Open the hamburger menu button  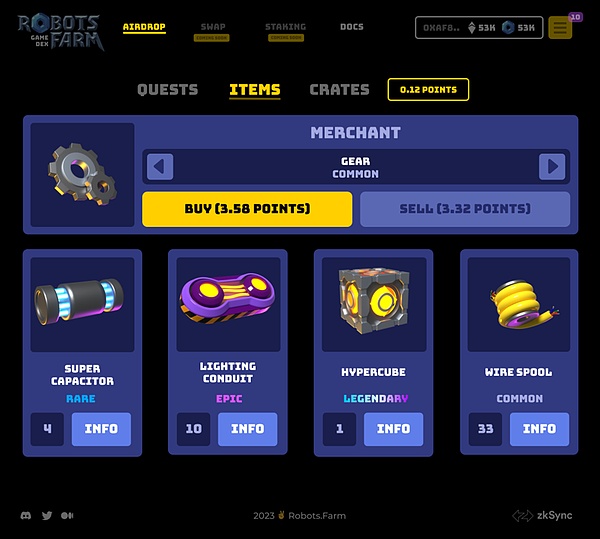click(560, 28)
